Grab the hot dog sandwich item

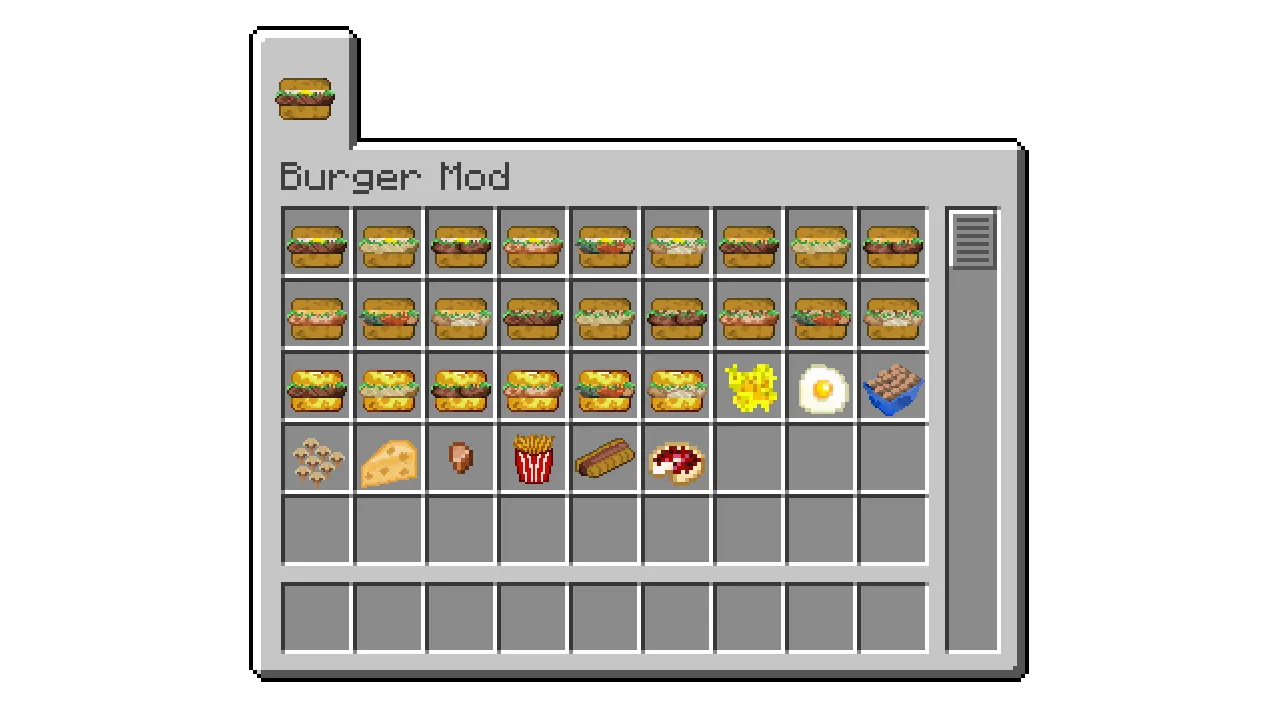[604, 459]
